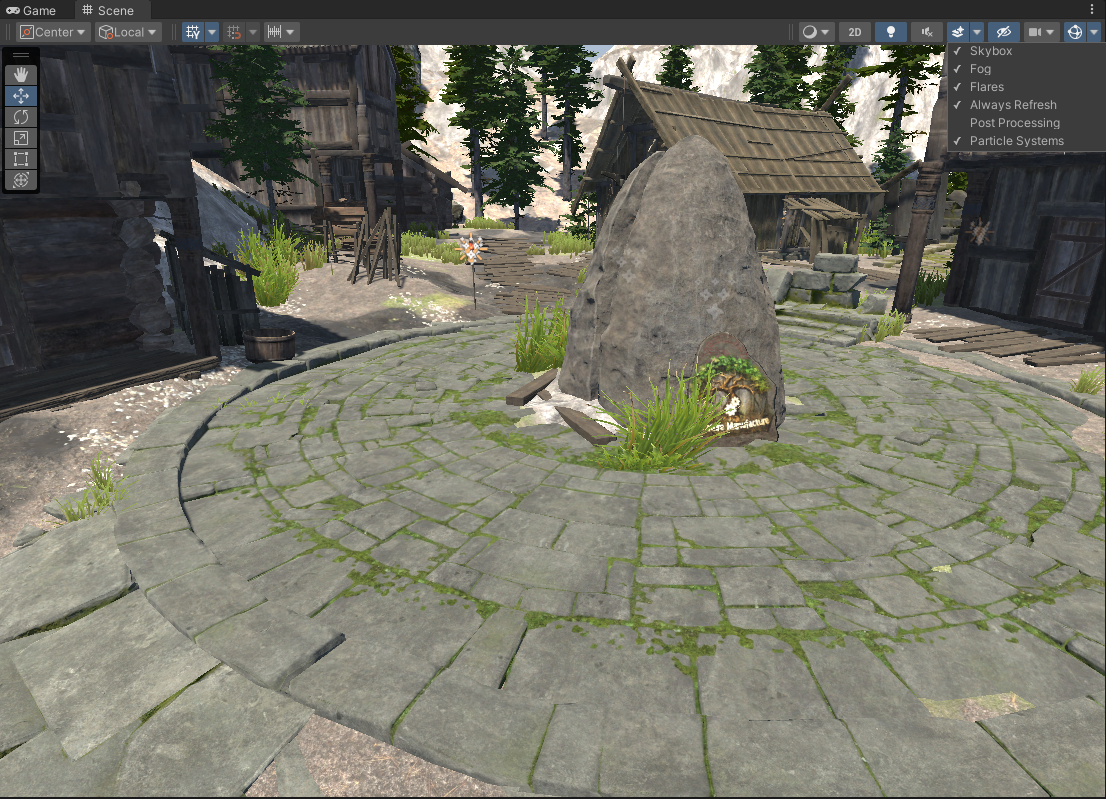This screenshot has width=1106, height=799.
Task: Toggle 2D view mode
Action: point(855,32)
